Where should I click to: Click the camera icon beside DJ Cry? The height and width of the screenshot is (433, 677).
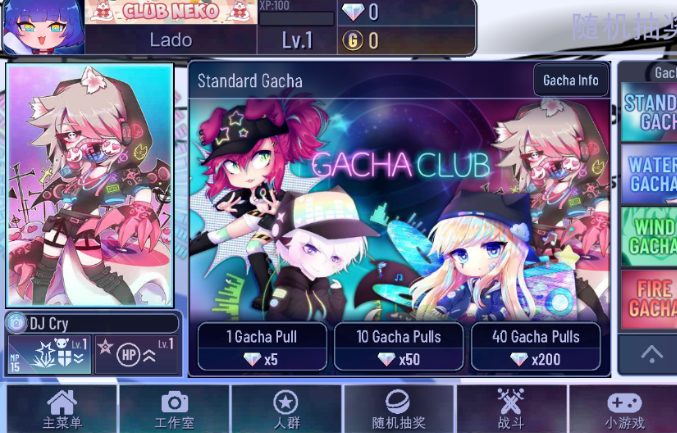pos(17,324)
